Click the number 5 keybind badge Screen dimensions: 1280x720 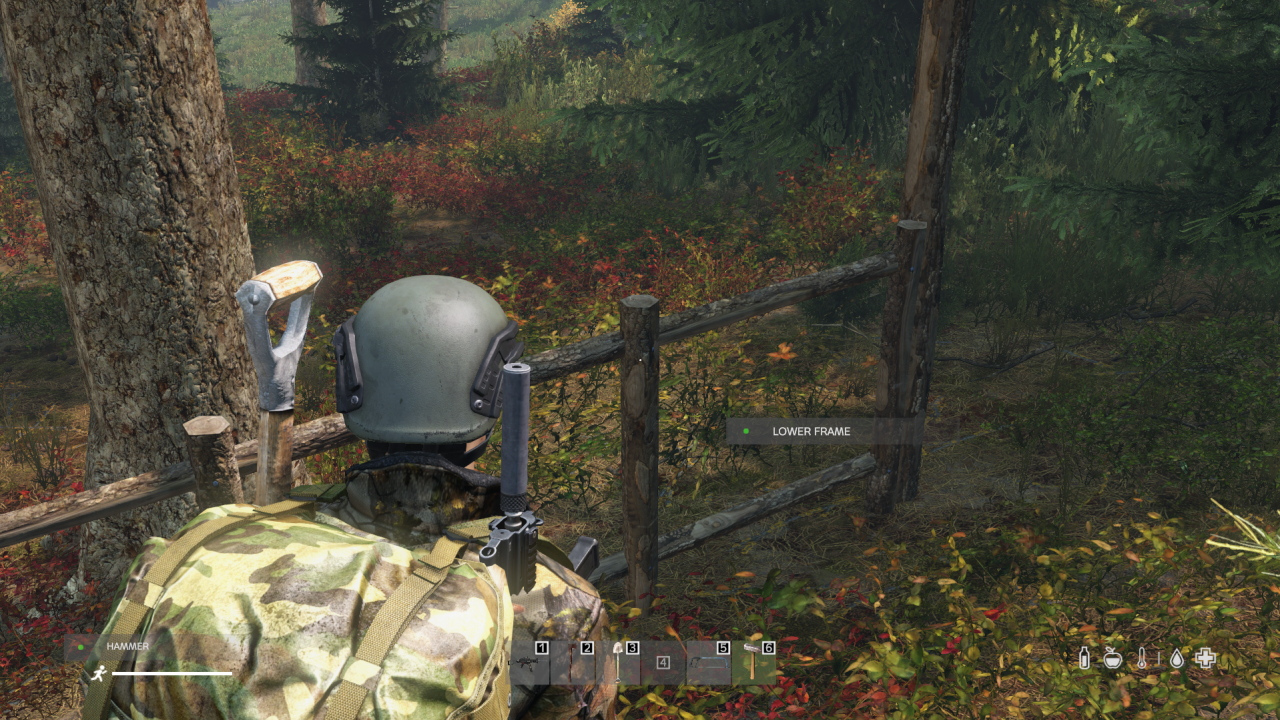point(724,648)
